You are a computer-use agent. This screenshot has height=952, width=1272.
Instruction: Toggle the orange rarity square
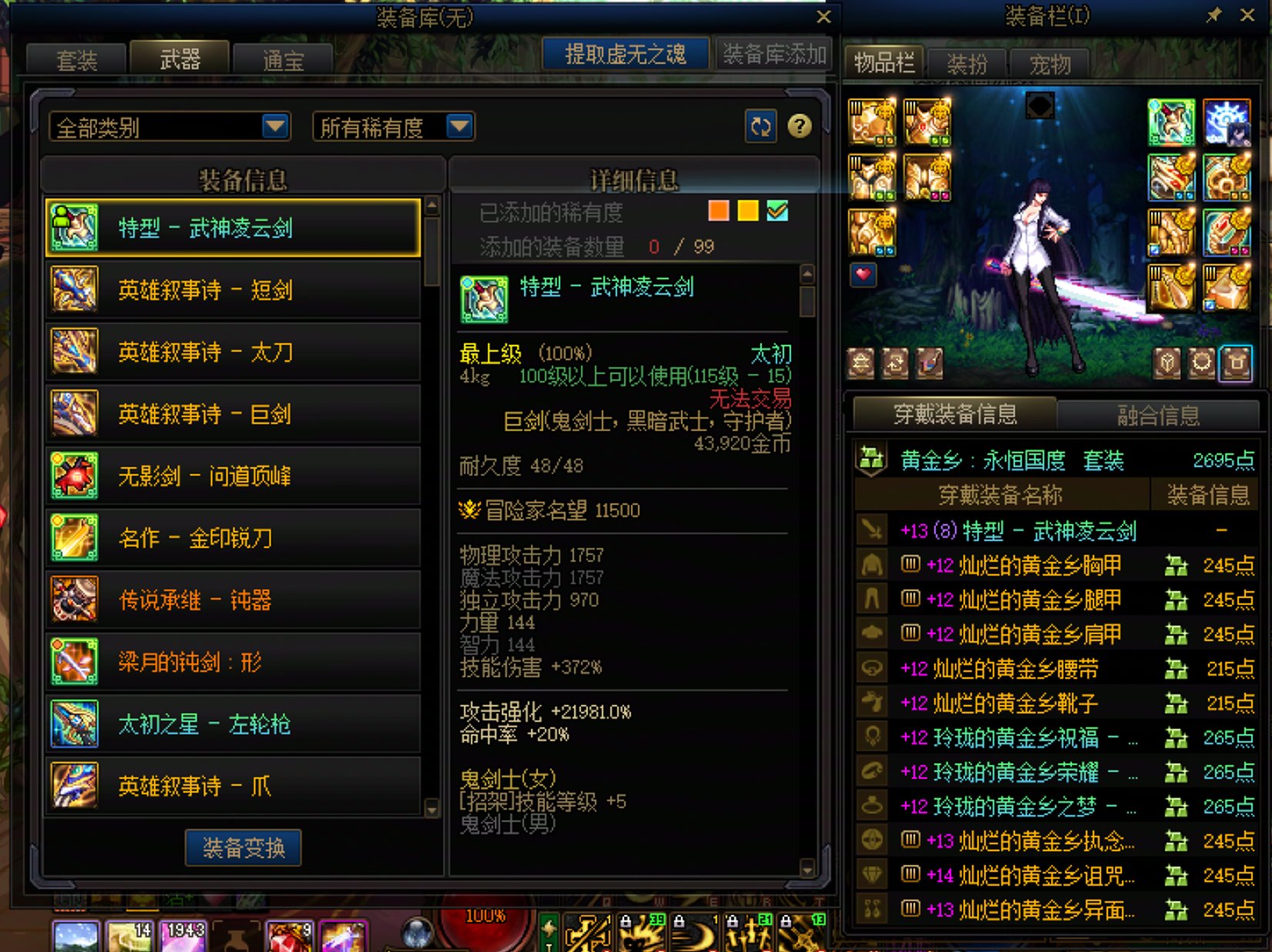click(x=717, y=211)
